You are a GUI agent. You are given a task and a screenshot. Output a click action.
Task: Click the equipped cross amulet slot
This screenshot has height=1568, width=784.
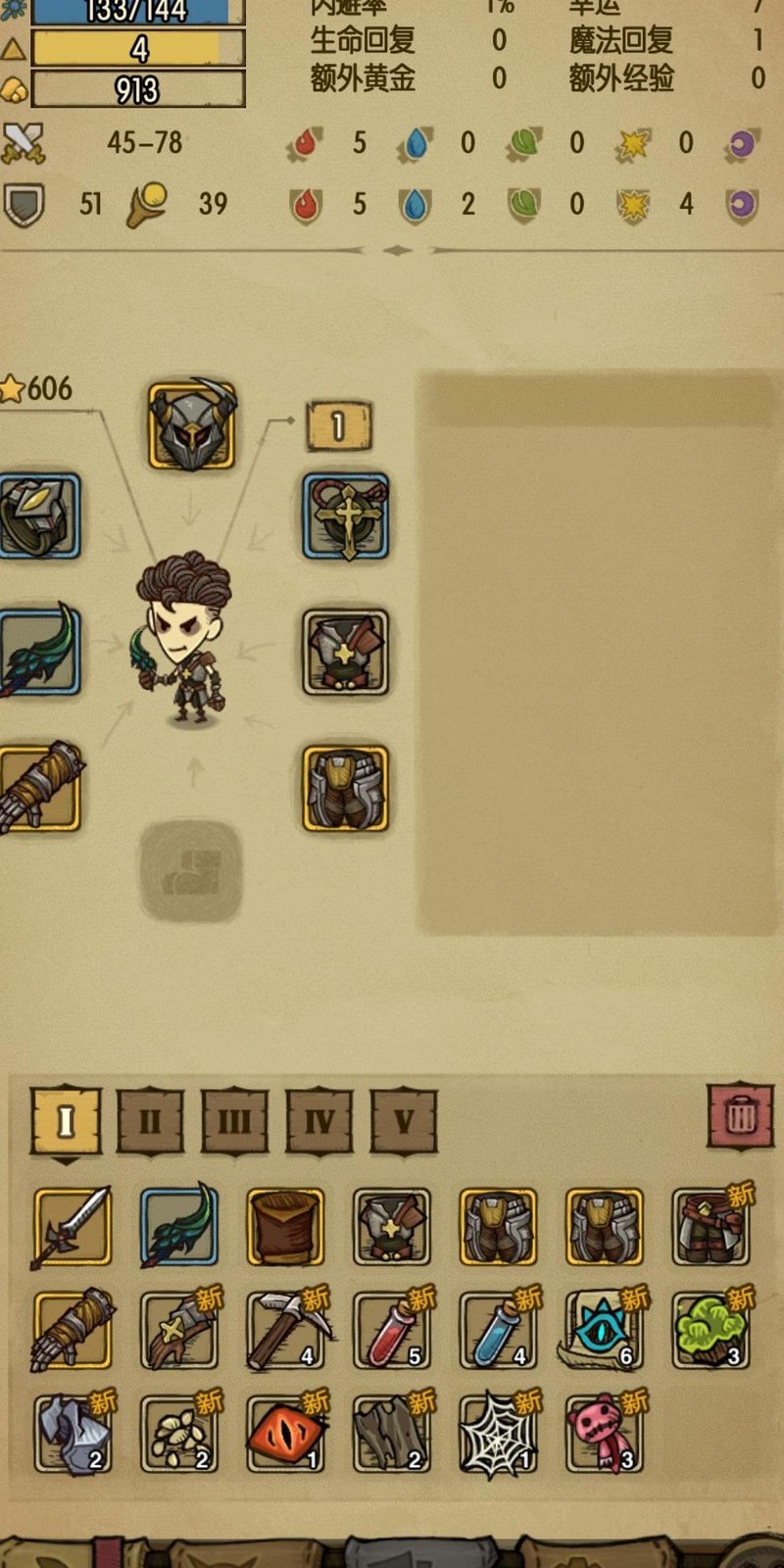pos(346,516)
